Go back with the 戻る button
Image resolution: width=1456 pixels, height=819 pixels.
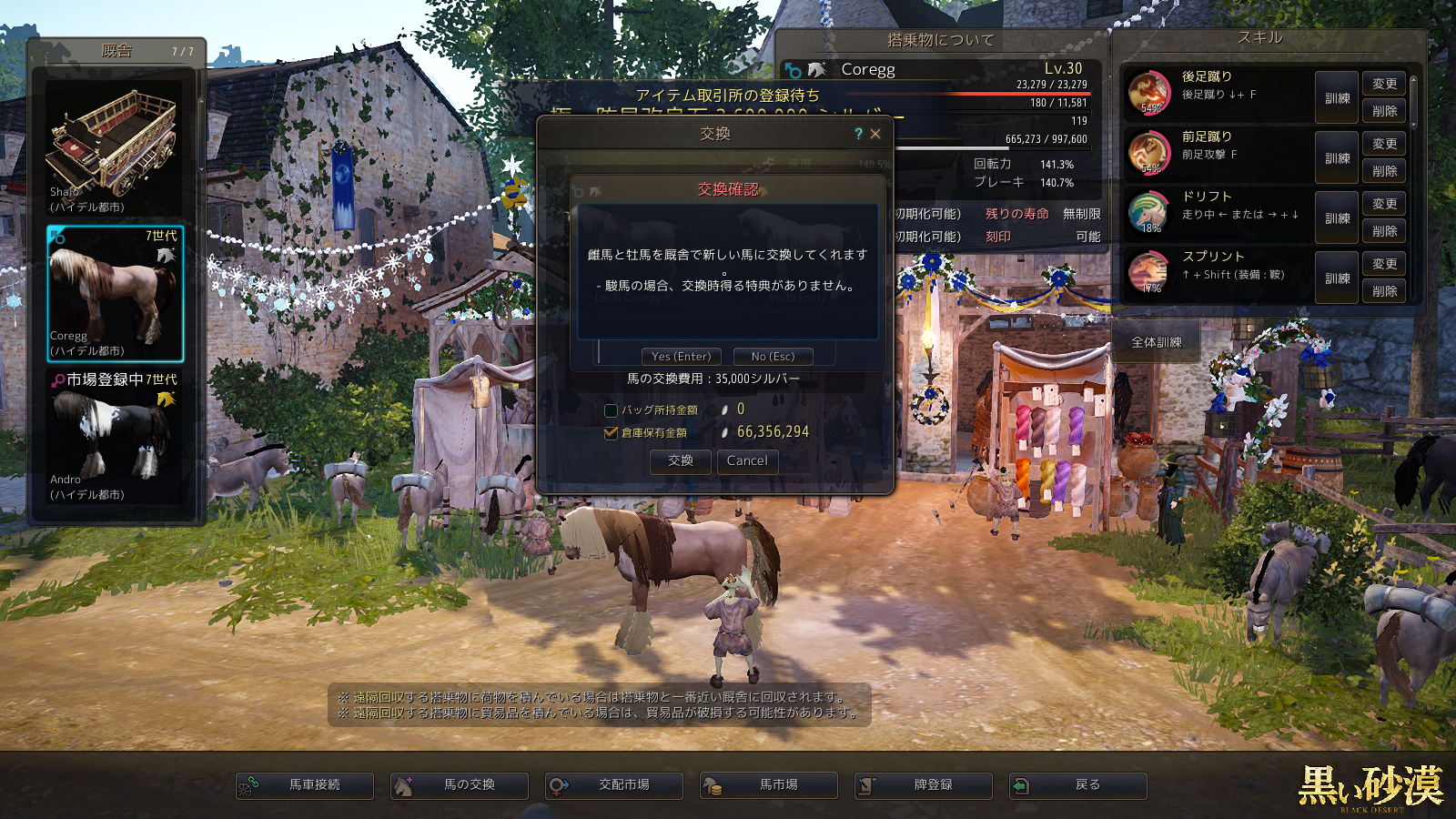[x=1078, y=785]
